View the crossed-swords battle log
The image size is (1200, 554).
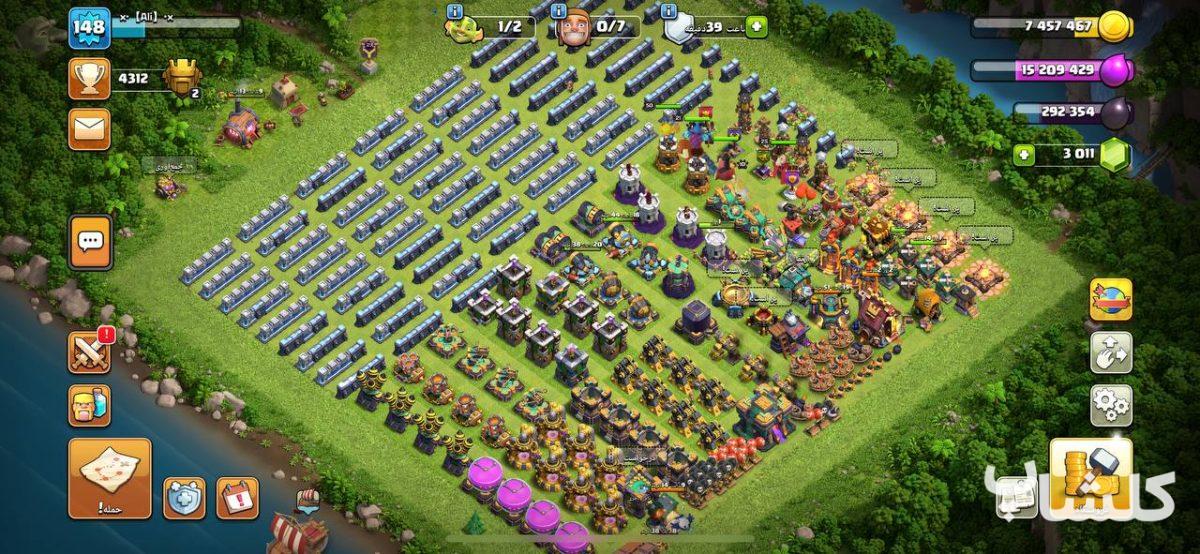tap(89, 353)
